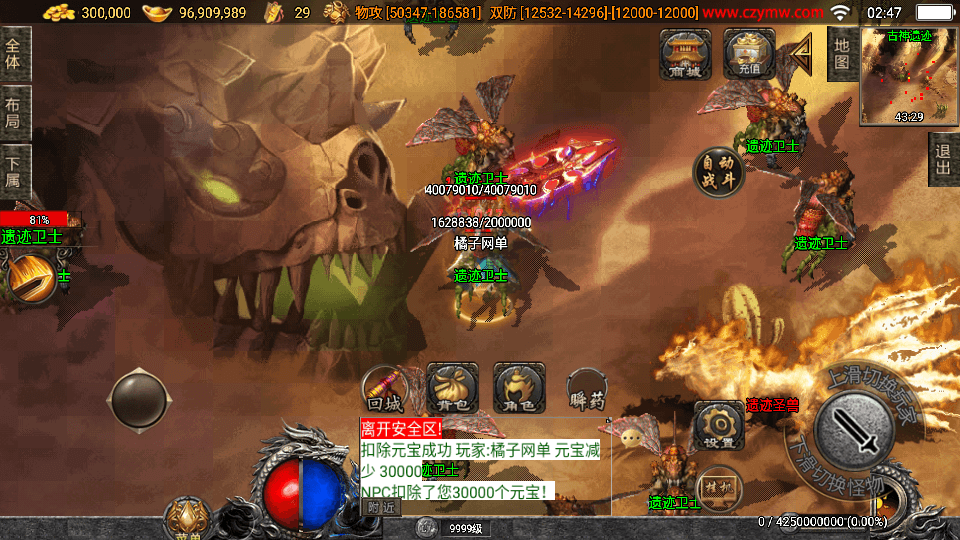960x540 pixels.
Task: Switch chat to the 附近 channel
Action: pyautogui.click(x=380, y=507)
